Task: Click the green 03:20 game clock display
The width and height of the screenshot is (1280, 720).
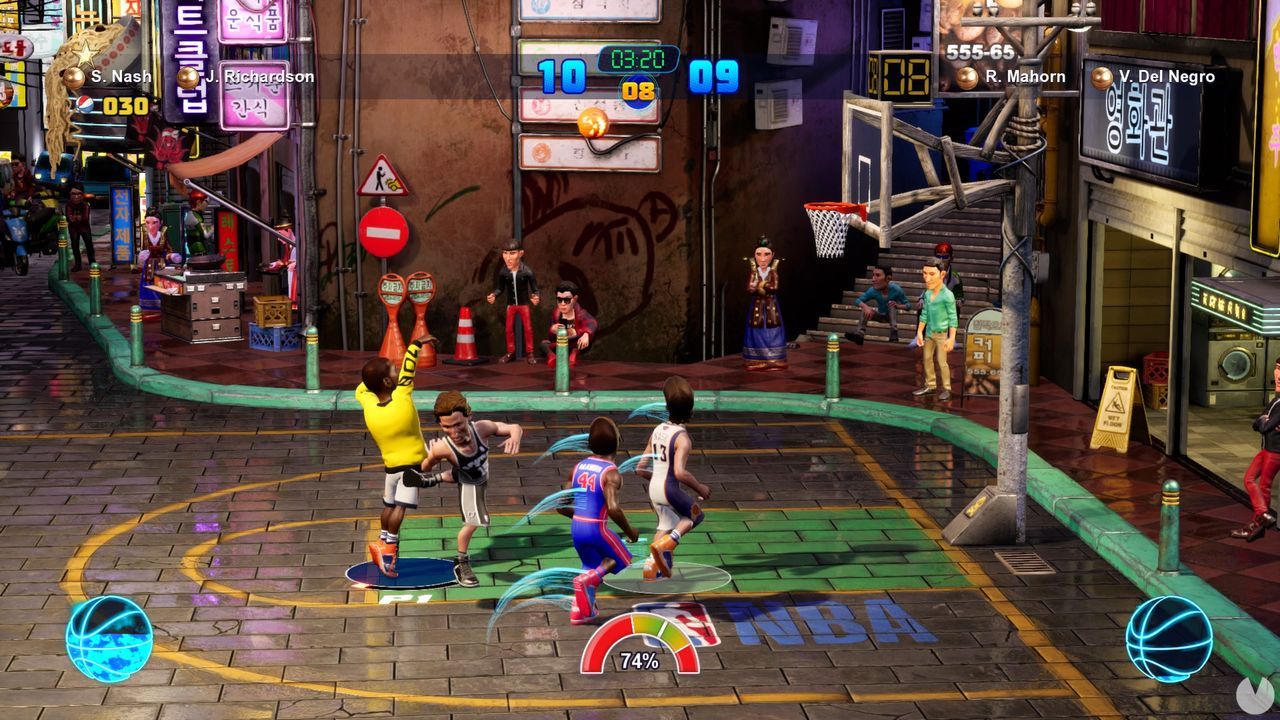Action: click(x=638, y=58)
